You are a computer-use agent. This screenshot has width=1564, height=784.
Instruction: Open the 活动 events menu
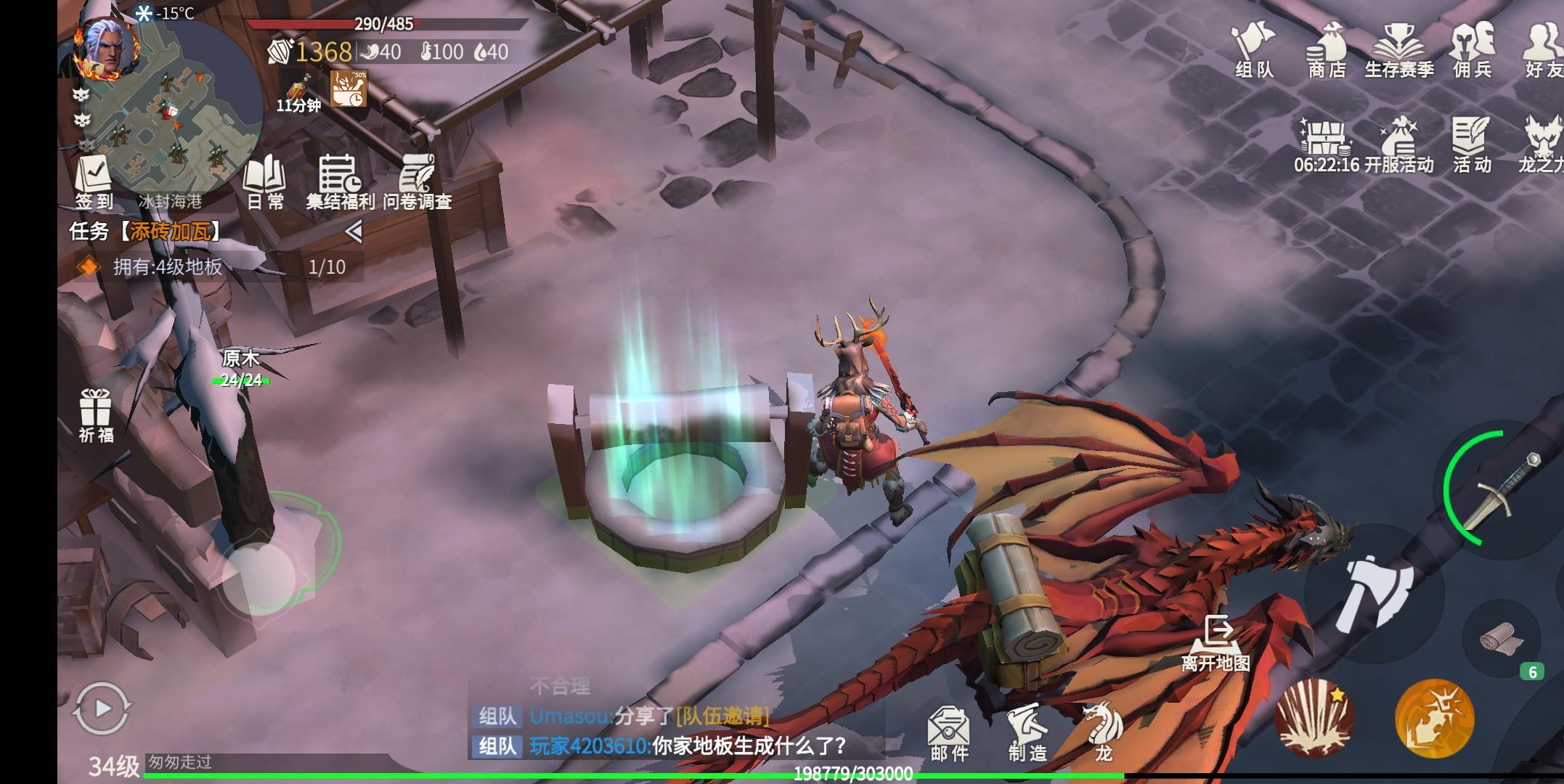(x=1471, y=144)
